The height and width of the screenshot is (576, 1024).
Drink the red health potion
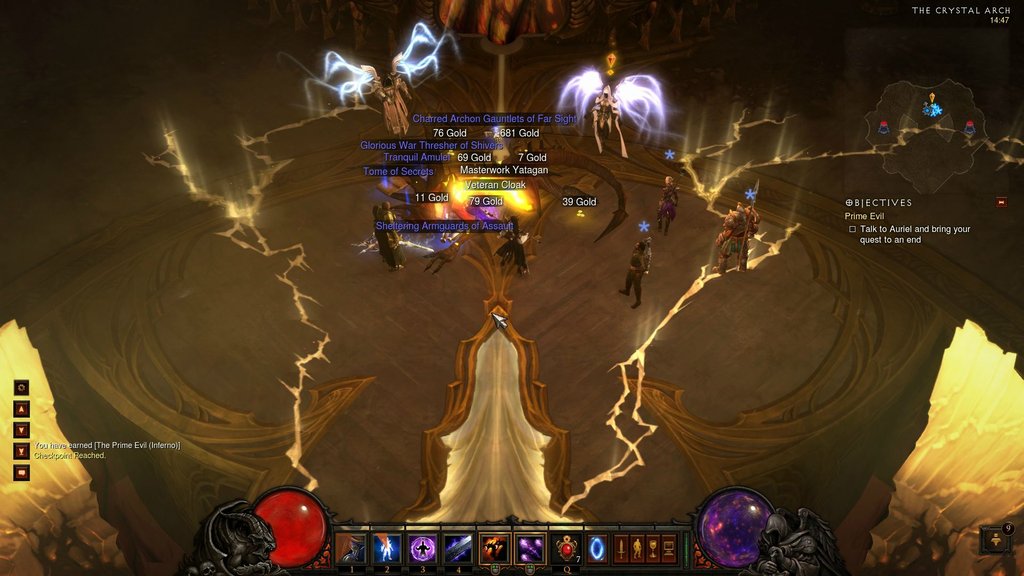point(568,549)
